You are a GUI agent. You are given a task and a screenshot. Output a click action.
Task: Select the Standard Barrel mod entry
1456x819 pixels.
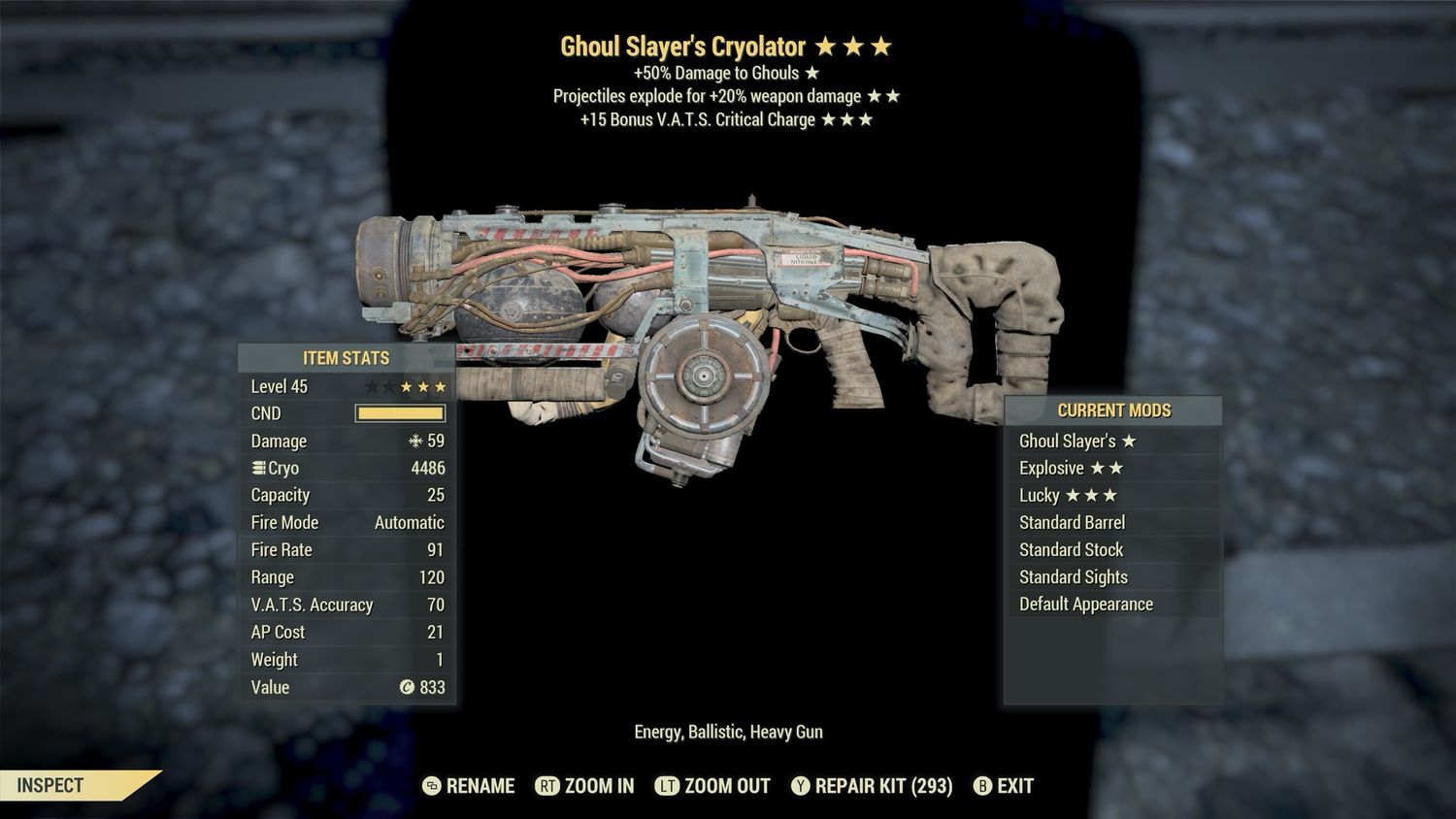coord(1072,522)
